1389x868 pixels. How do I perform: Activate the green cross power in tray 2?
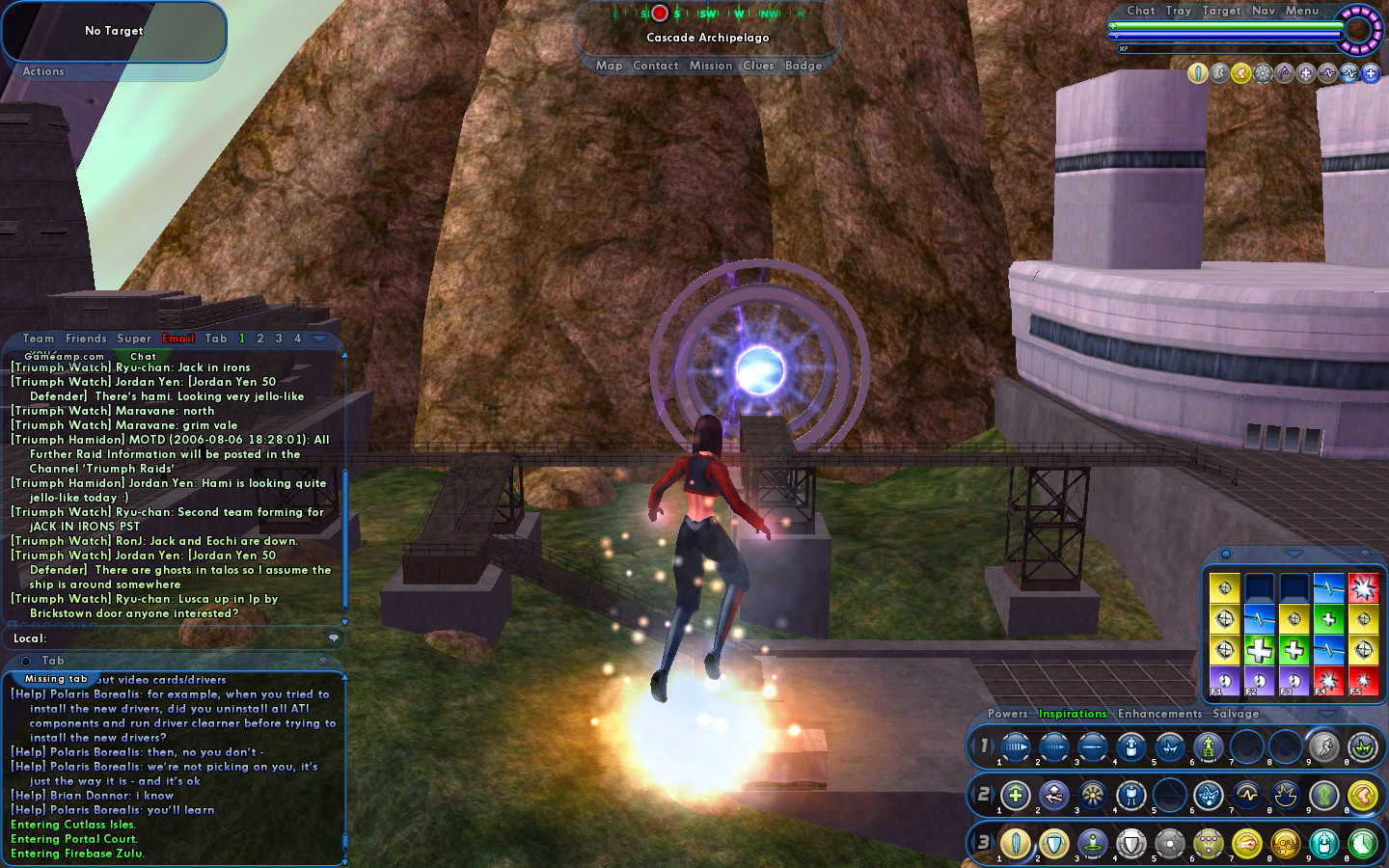(1015, 796)
